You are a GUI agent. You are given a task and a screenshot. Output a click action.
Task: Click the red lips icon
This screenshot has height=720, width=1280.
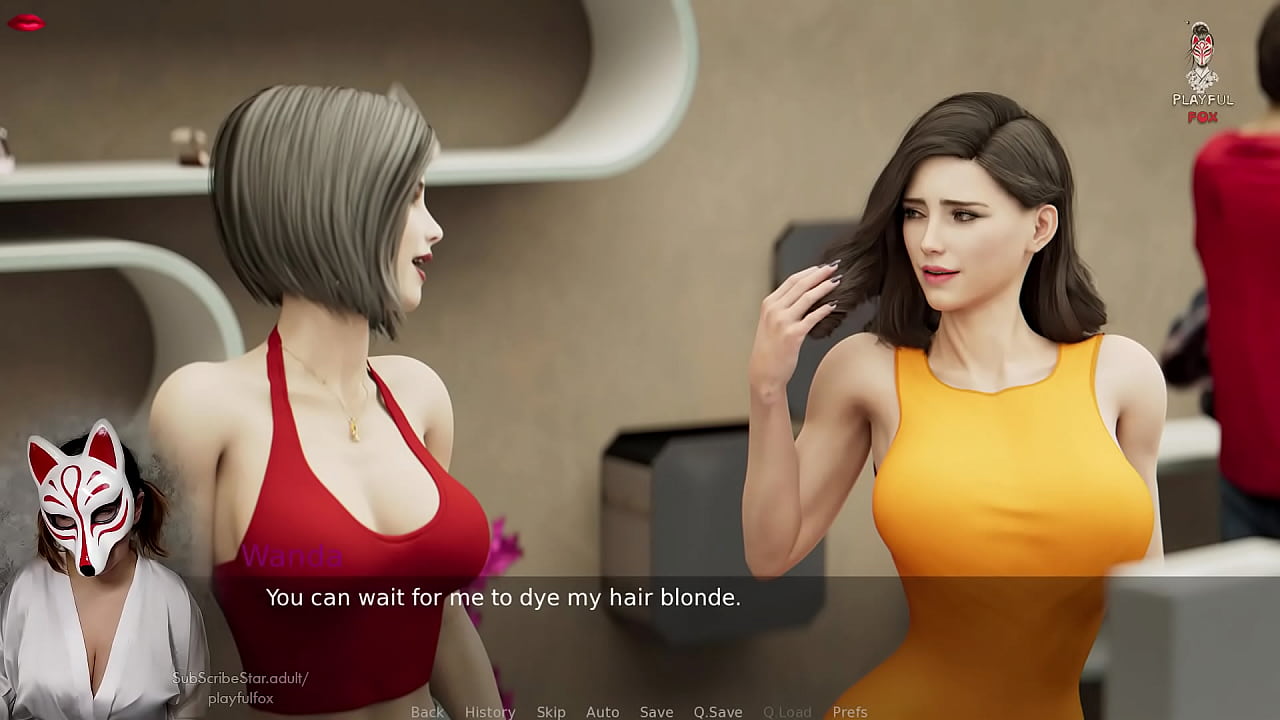pyautogui.click(x=26, y=22)
